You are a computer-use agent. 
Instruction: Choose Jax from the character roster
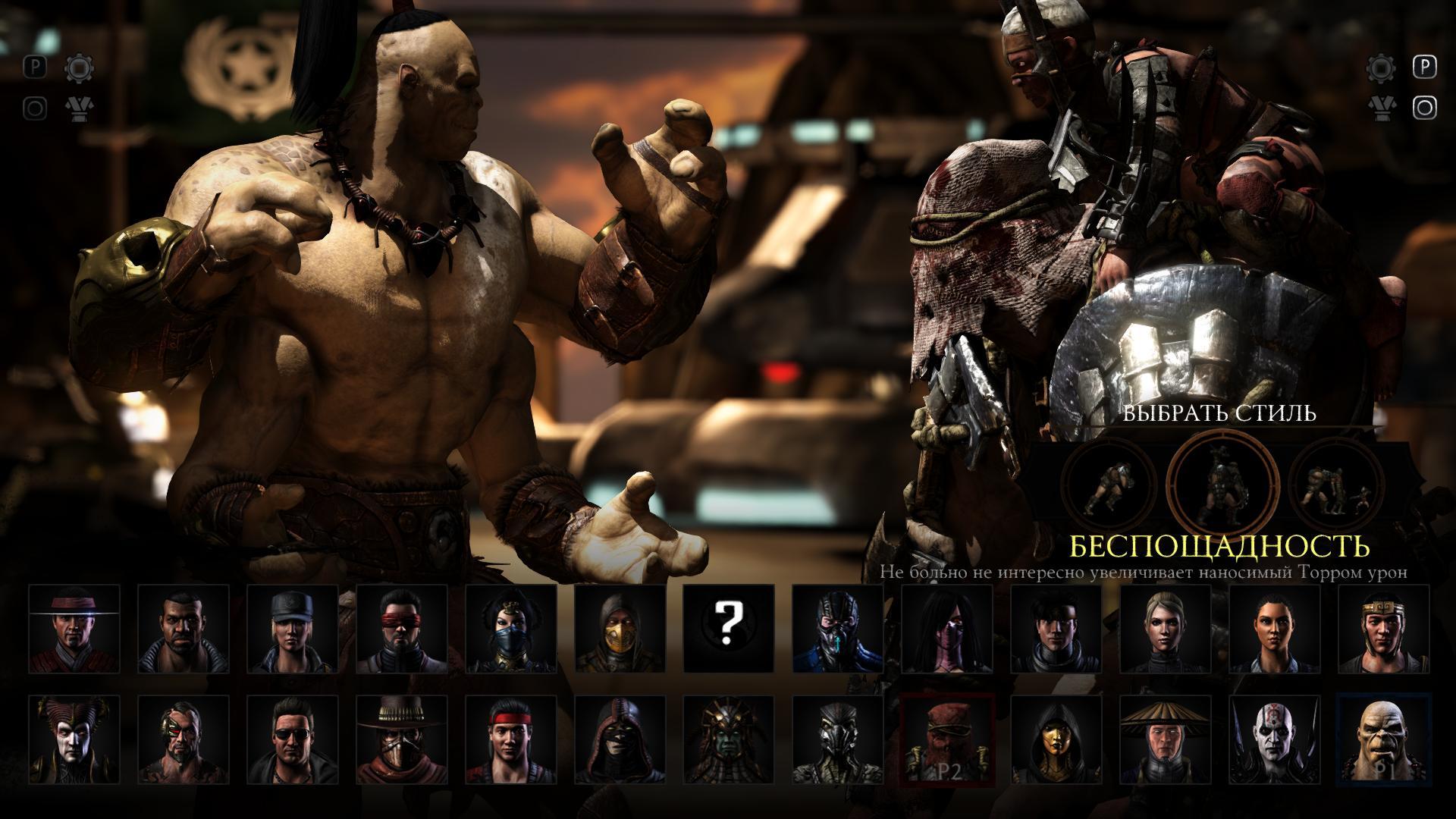[184, 629]
